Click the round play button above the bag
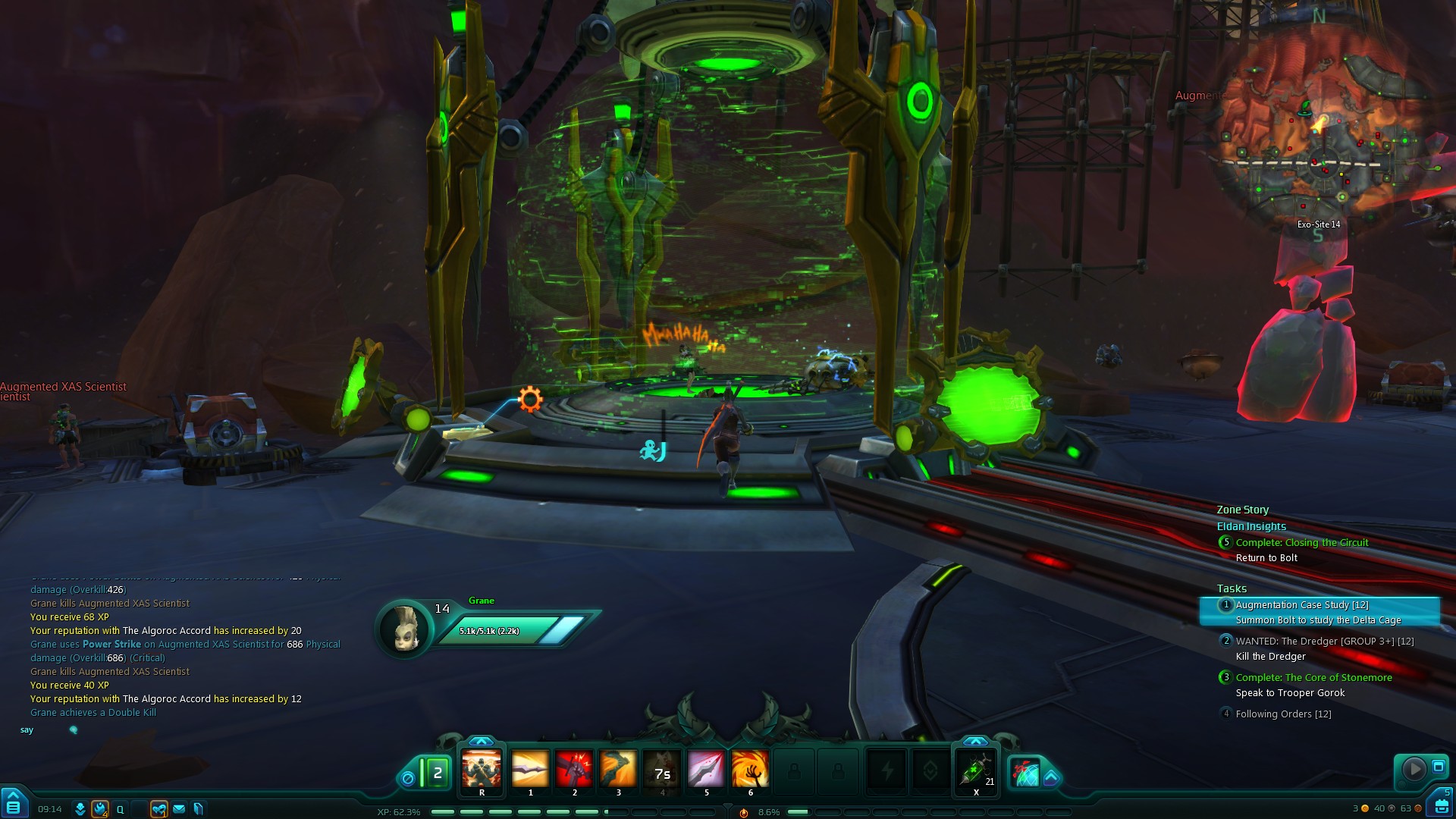The image size is (1456, 819). point(1414,769)
